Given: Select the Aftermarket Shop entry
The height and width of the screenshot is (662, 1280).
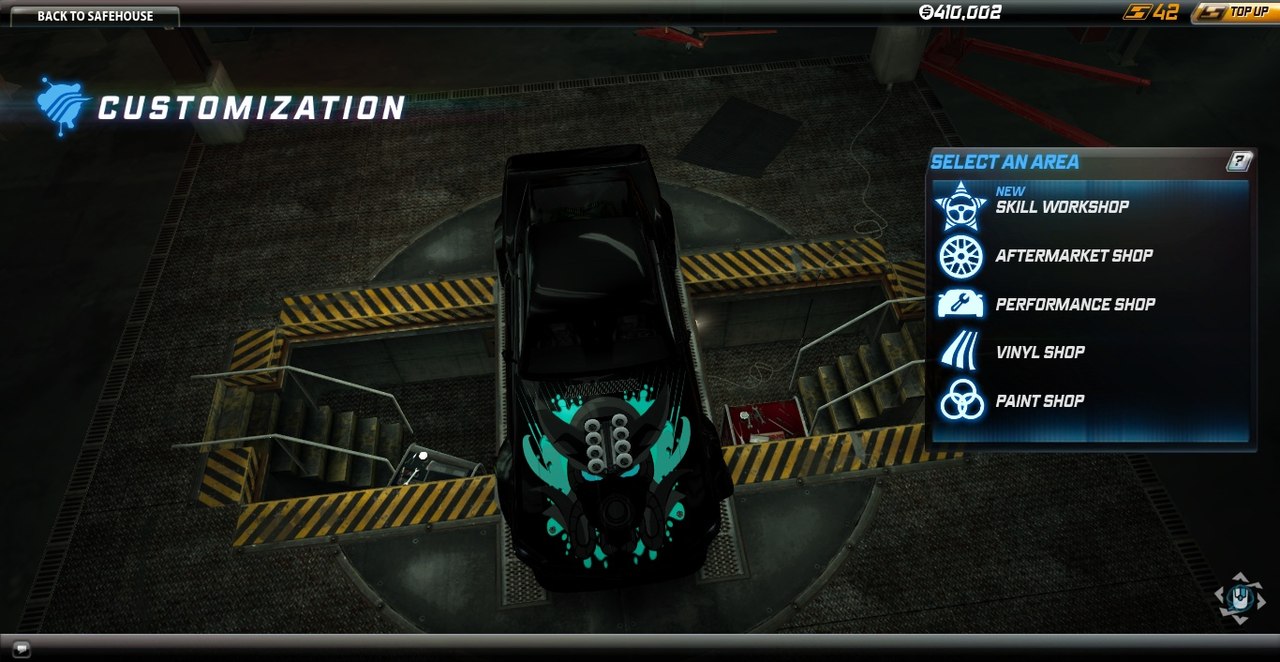Looking at the screenshot, I should [x=1073, y=256].
